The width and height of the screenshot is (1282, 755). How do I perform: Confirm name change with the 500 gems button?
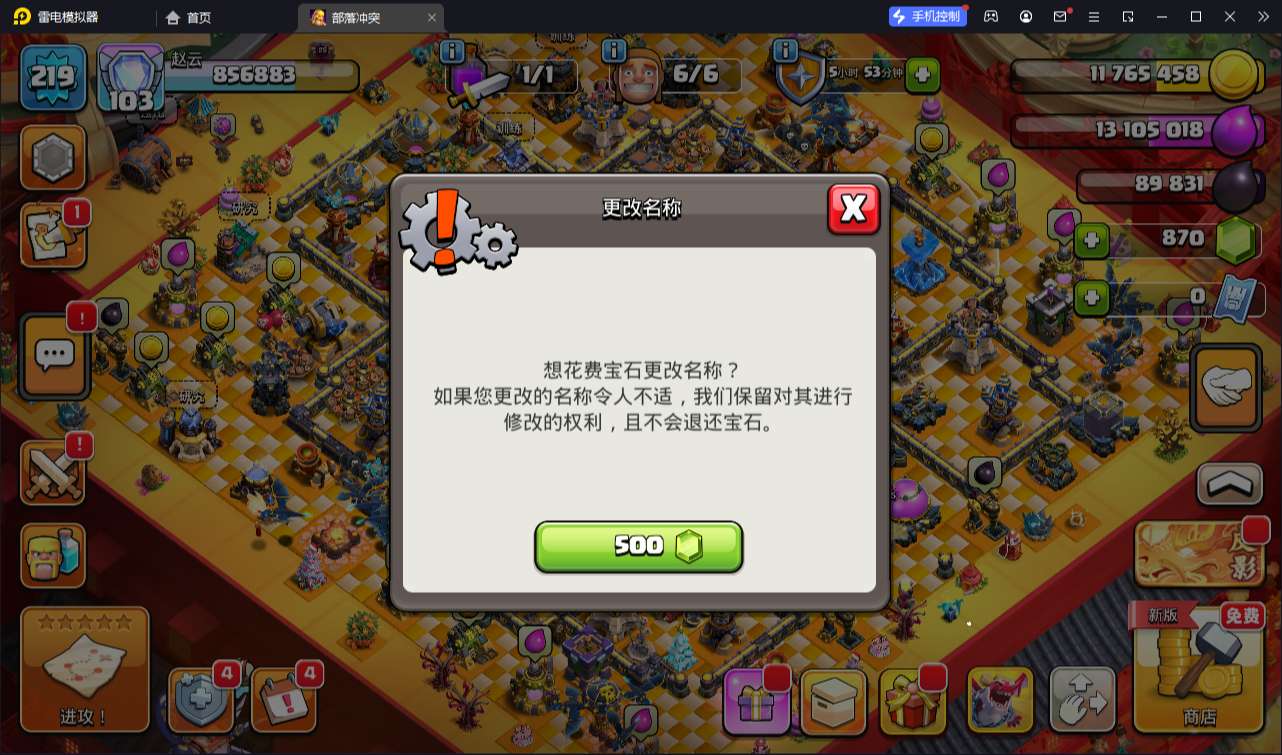point(639,546)
